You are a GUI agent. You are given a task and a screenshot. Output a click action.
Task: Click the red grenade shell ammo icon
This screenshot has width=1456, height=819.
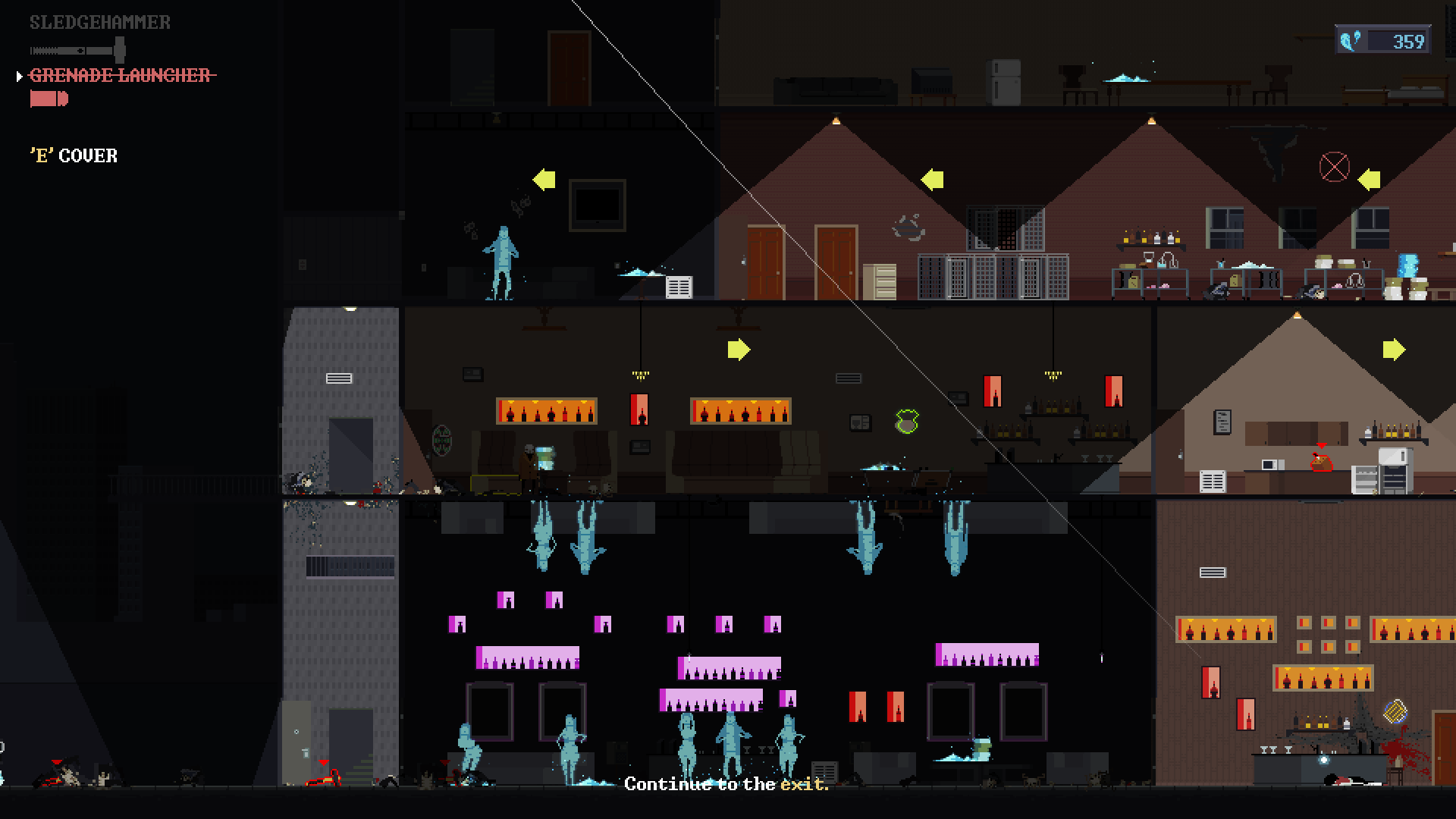click(x=48, y=97)
